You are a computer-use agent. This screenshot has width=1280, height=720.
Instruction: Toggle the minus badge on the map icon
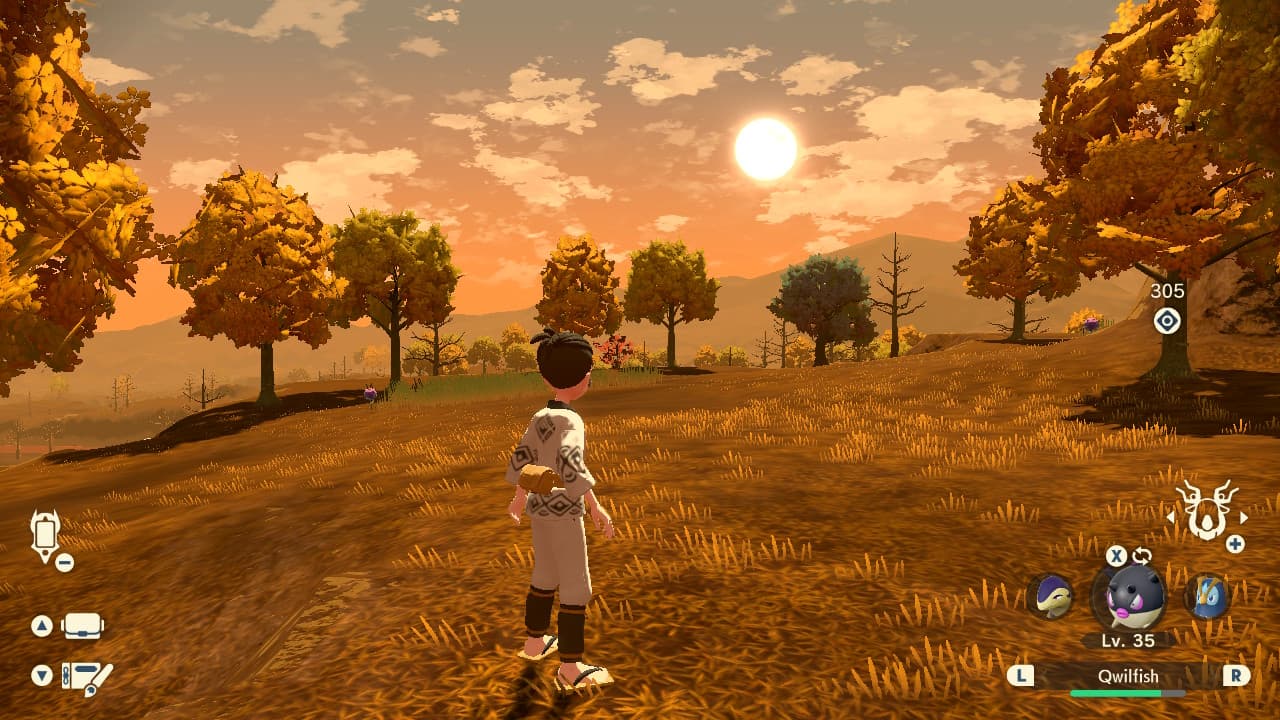pyautogui.click(x=64, y=562)
